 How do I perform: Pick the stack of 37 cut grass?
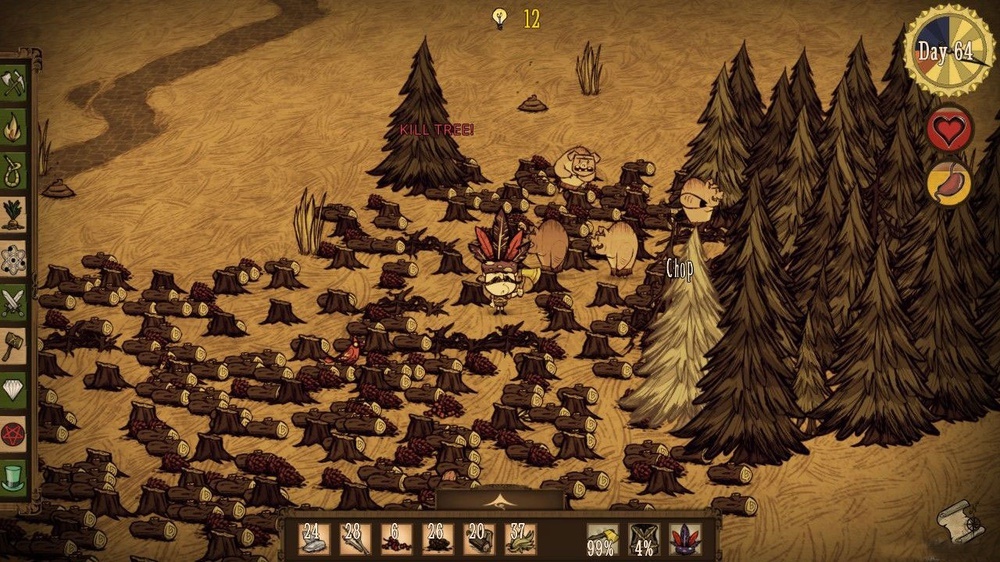click(520, 539)
